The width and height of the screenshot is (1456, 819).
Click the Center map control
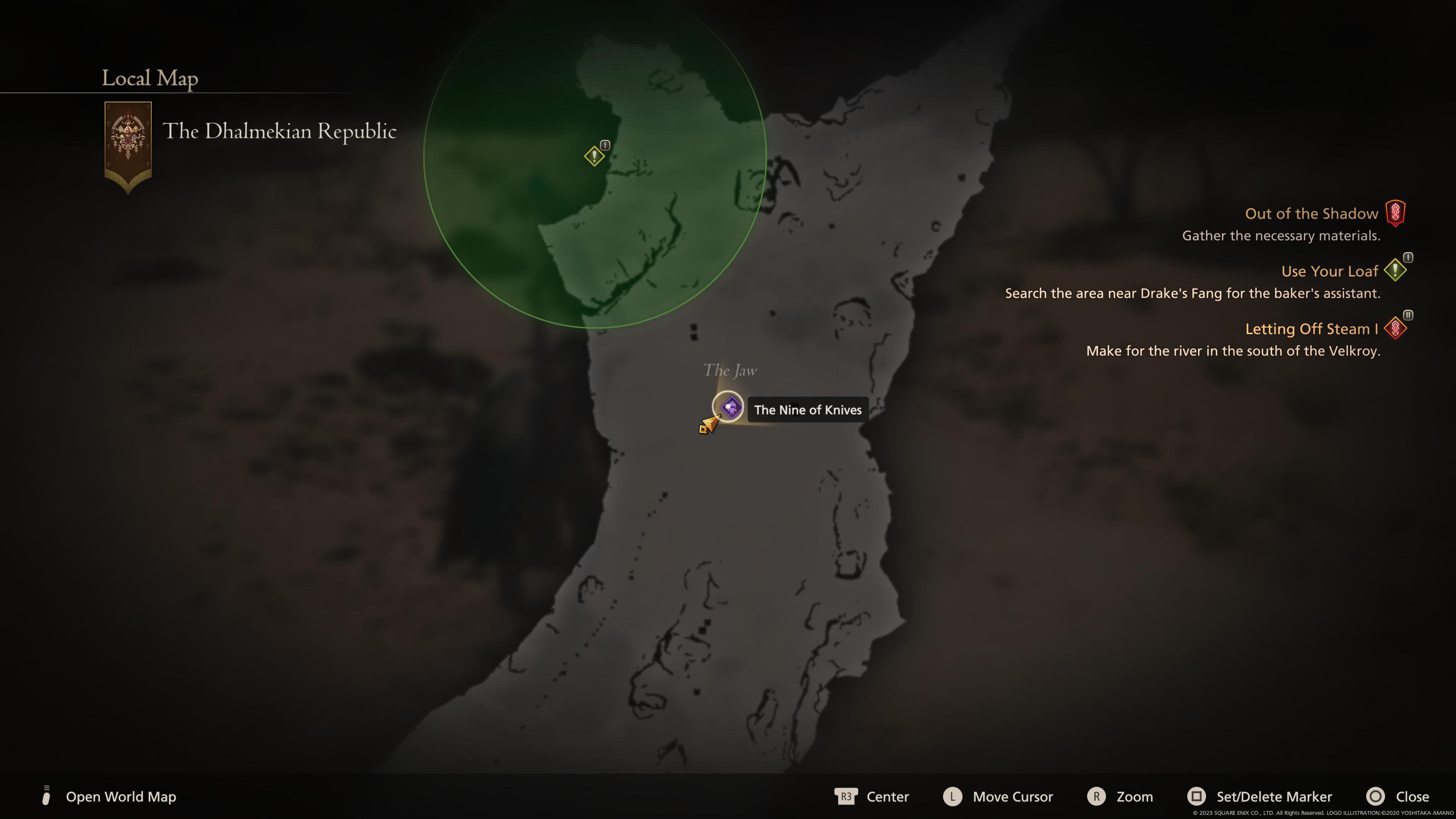pyautogui.click(x=888, y=796)
